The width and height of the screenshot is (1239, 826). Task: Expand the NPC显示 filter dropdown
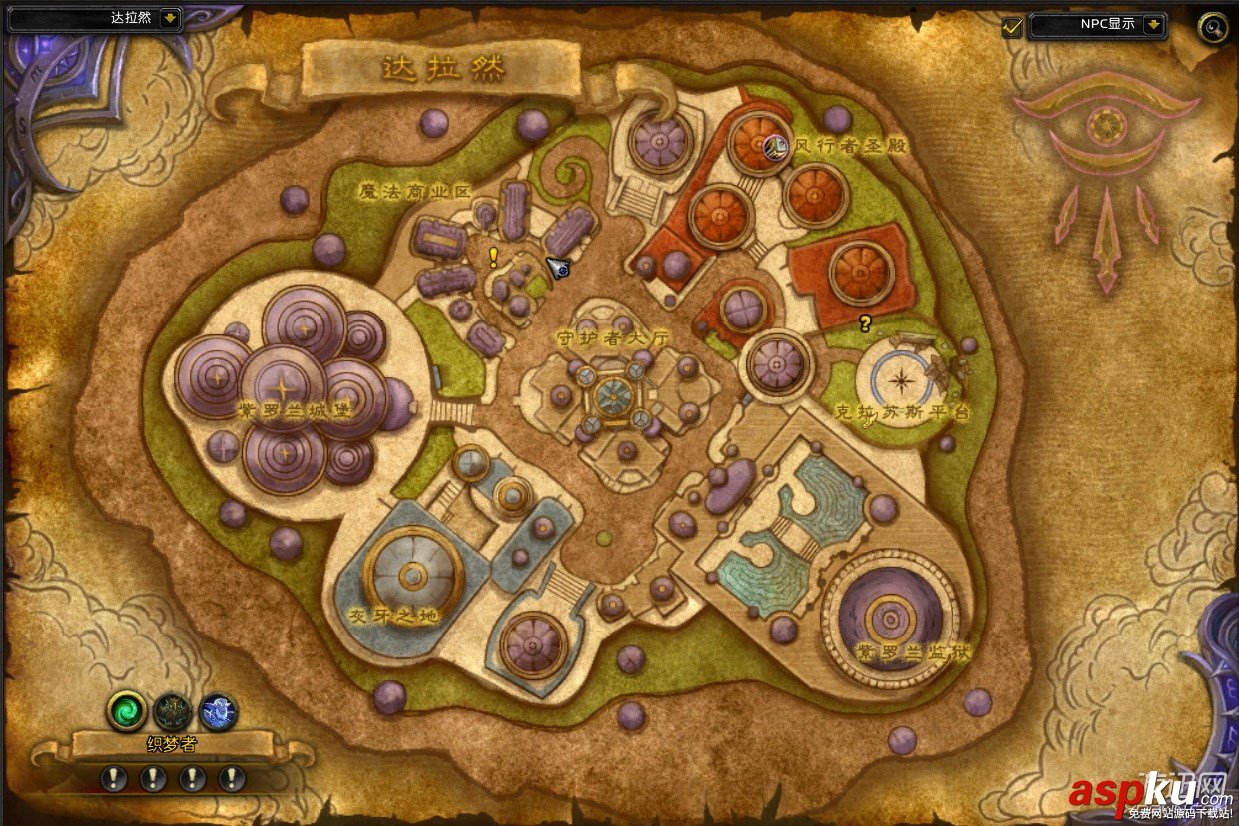(1154, 24)
